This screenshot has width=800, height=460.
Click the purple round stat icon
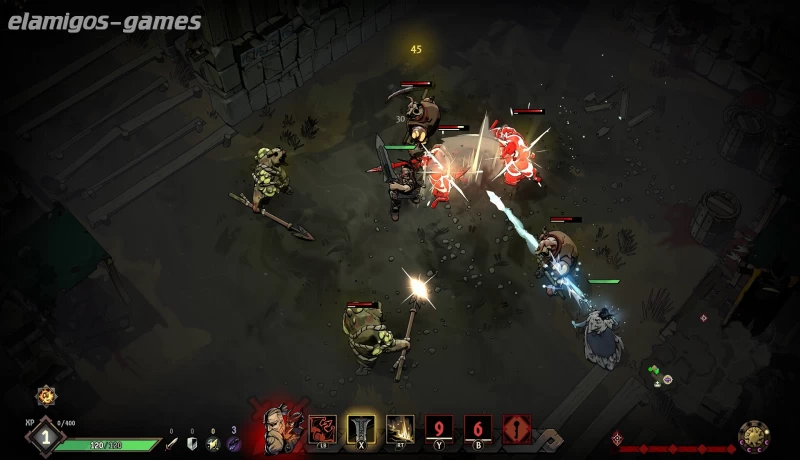coord(234,443)
